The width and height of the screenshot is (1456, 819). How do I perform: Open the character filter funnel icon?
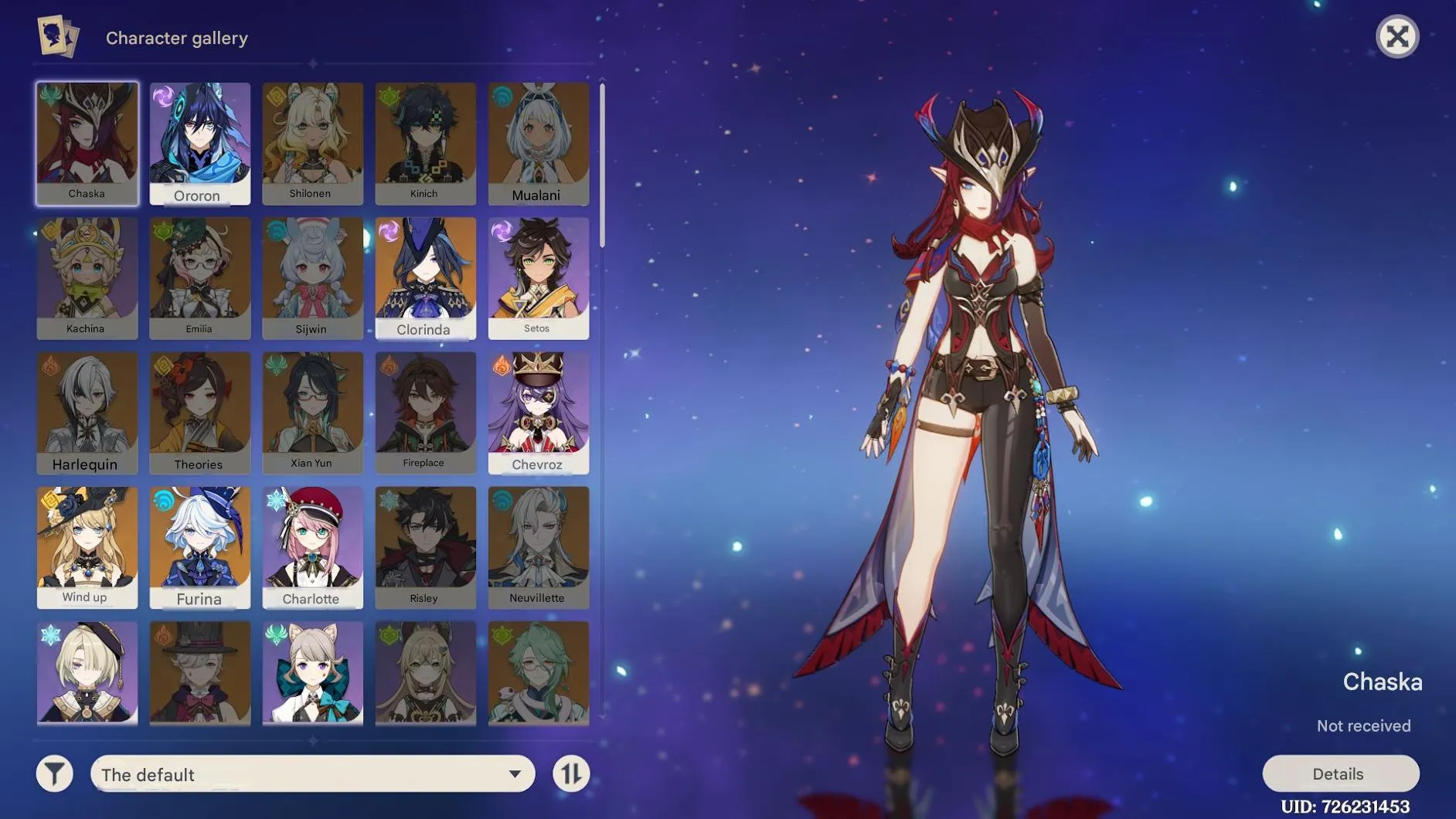click(53, 773)
